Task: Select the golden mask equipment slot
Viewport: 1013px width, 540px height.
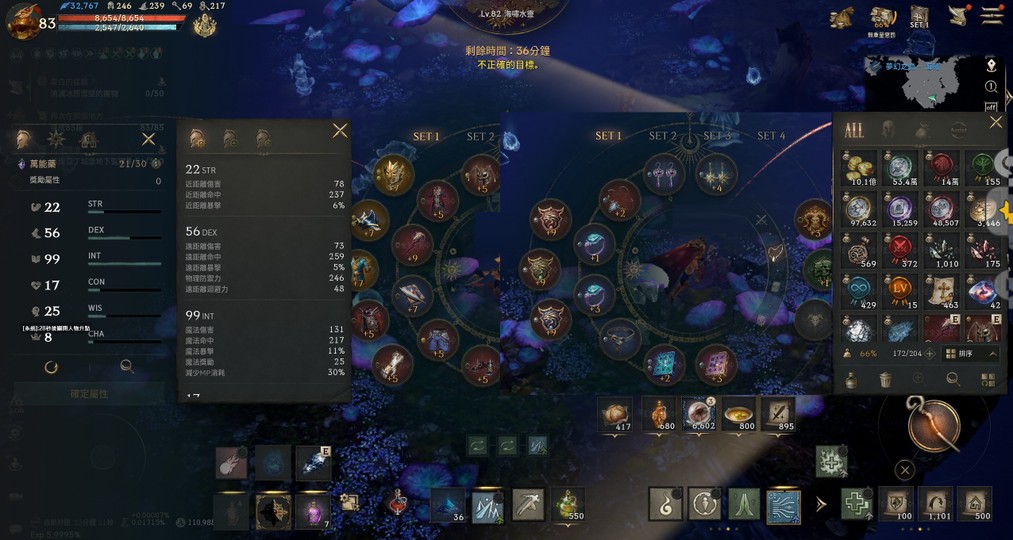Action: pyautogui.click(x=394, y=173)
